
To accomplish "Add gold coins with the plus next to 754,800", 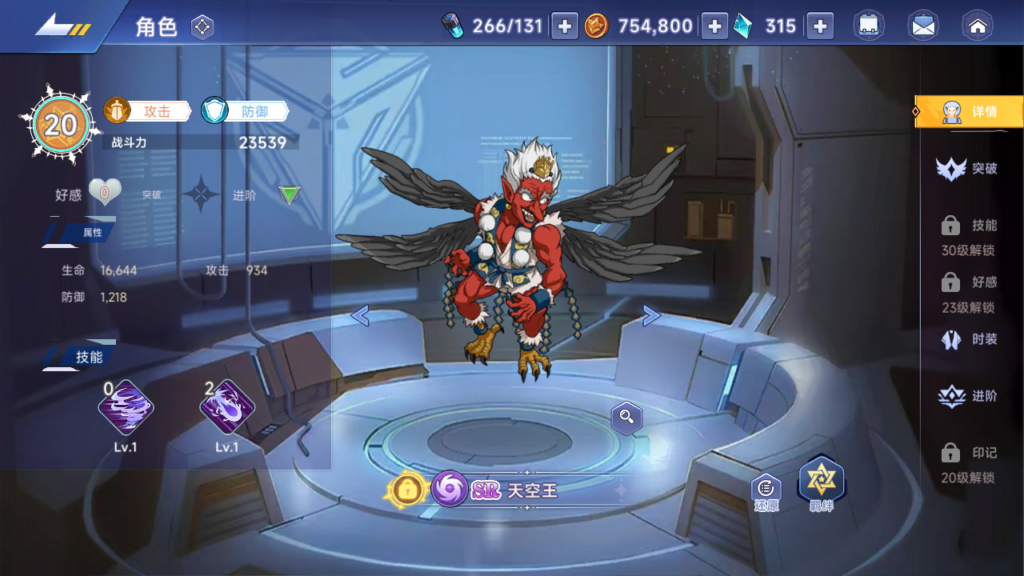I will click(714, 26).
